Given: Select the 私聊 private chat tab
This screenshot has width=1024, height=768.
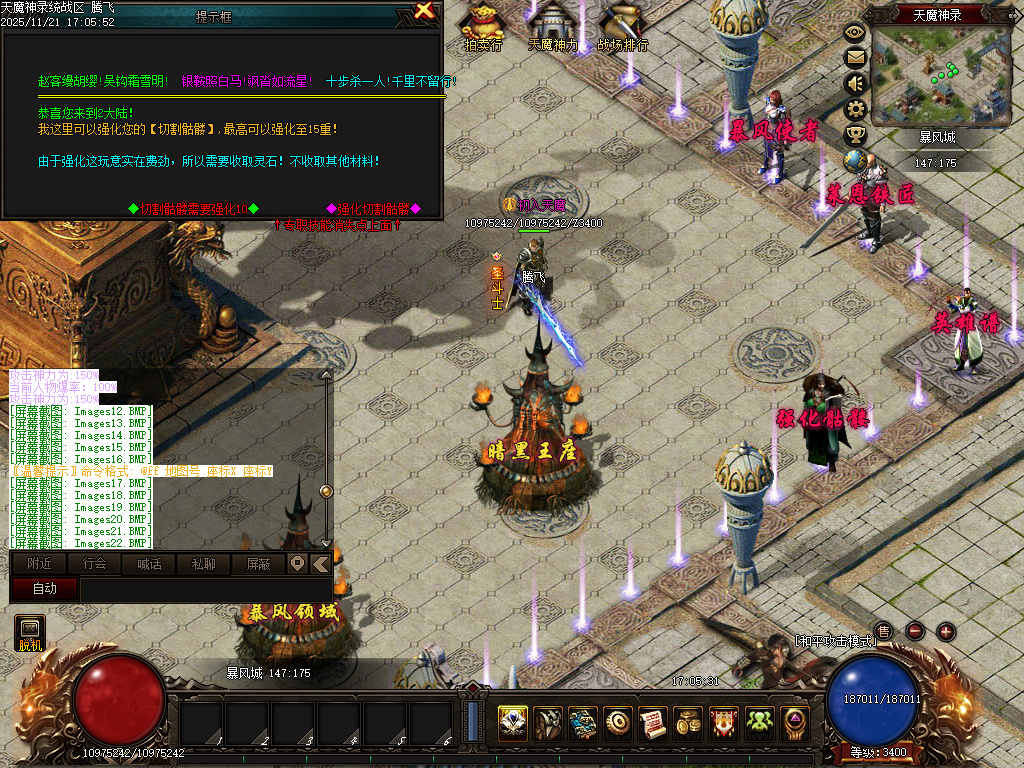Looking at the screenshot, I should 203,564.
